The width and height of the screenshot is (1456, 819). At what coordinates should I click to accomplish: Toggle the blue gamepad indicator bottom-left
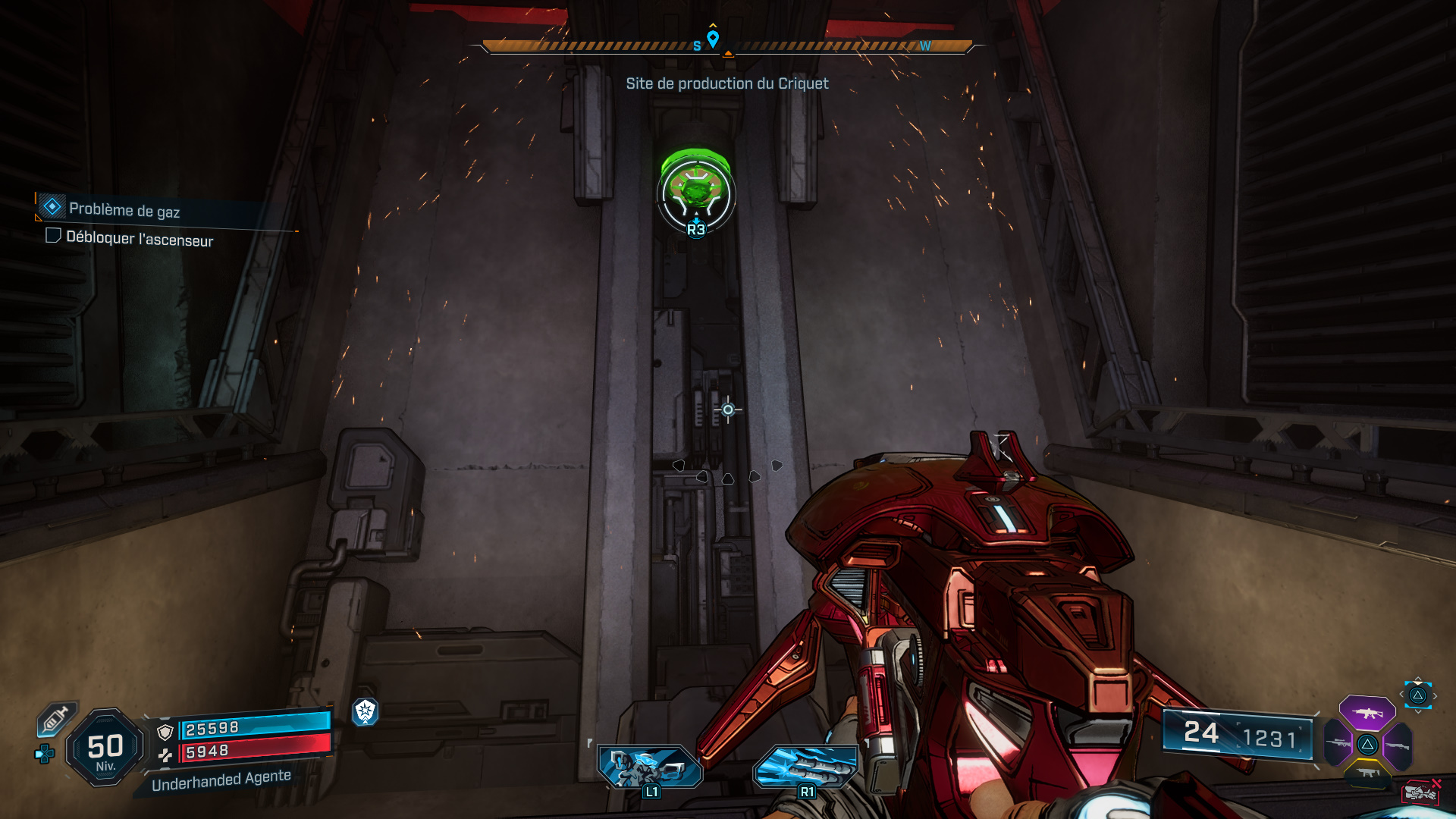[43, 754]
